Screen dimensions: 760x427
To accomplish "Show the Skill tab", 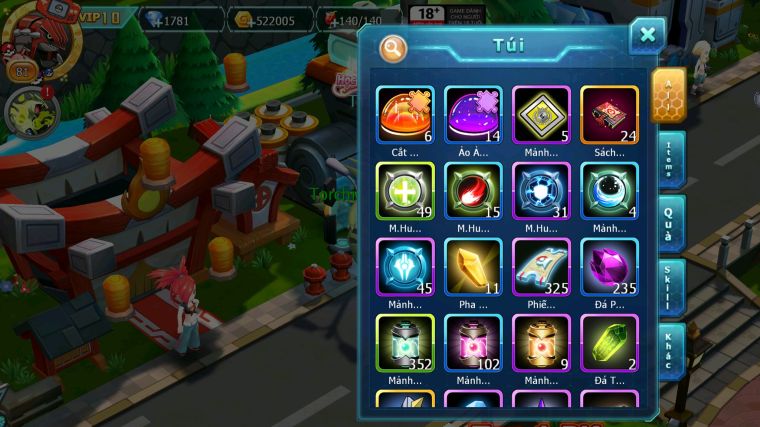I will (669, 289).
